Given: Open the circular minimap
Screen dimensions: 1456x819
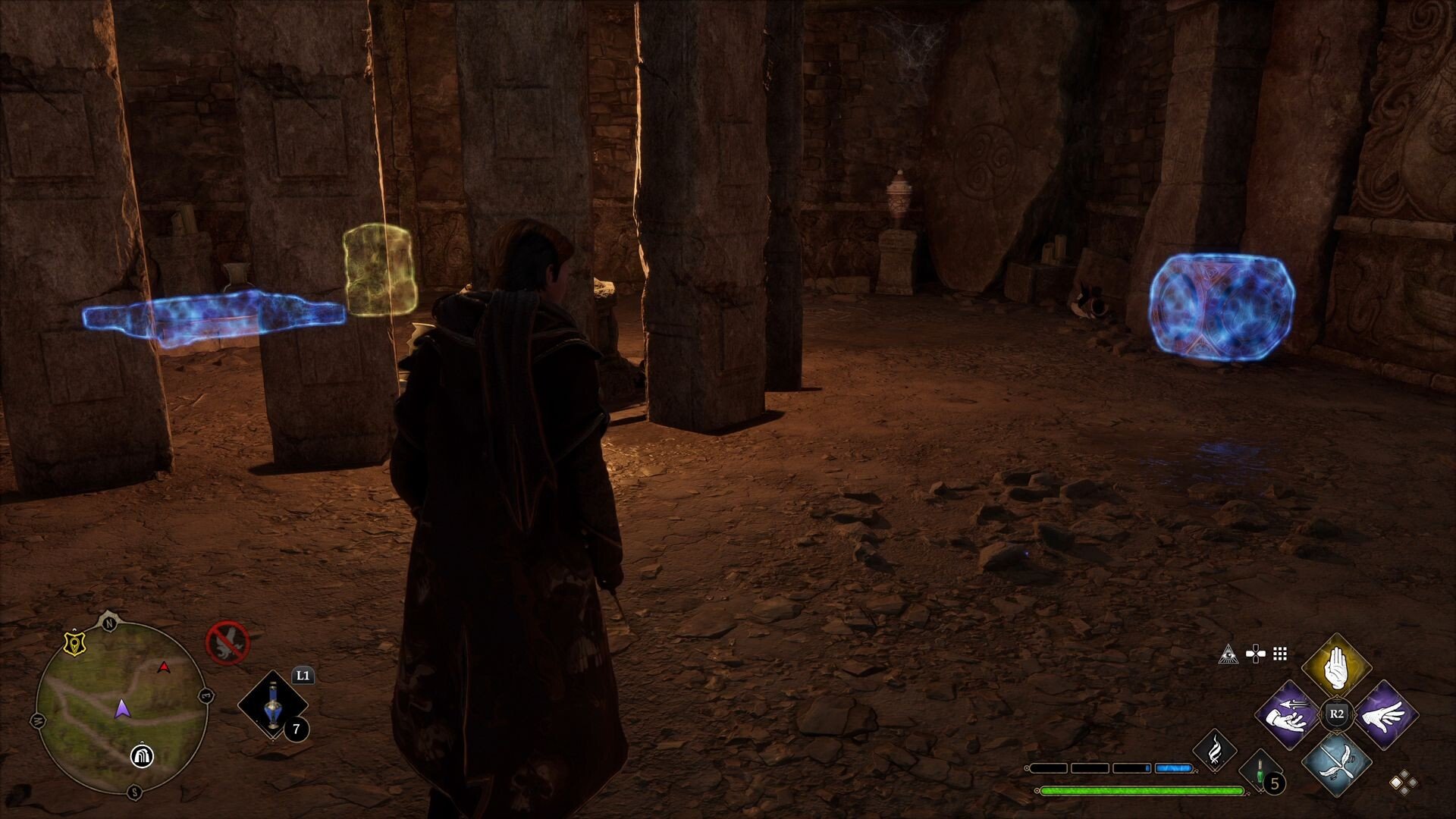Looking at the screenshot, I should tap(121, 707).
